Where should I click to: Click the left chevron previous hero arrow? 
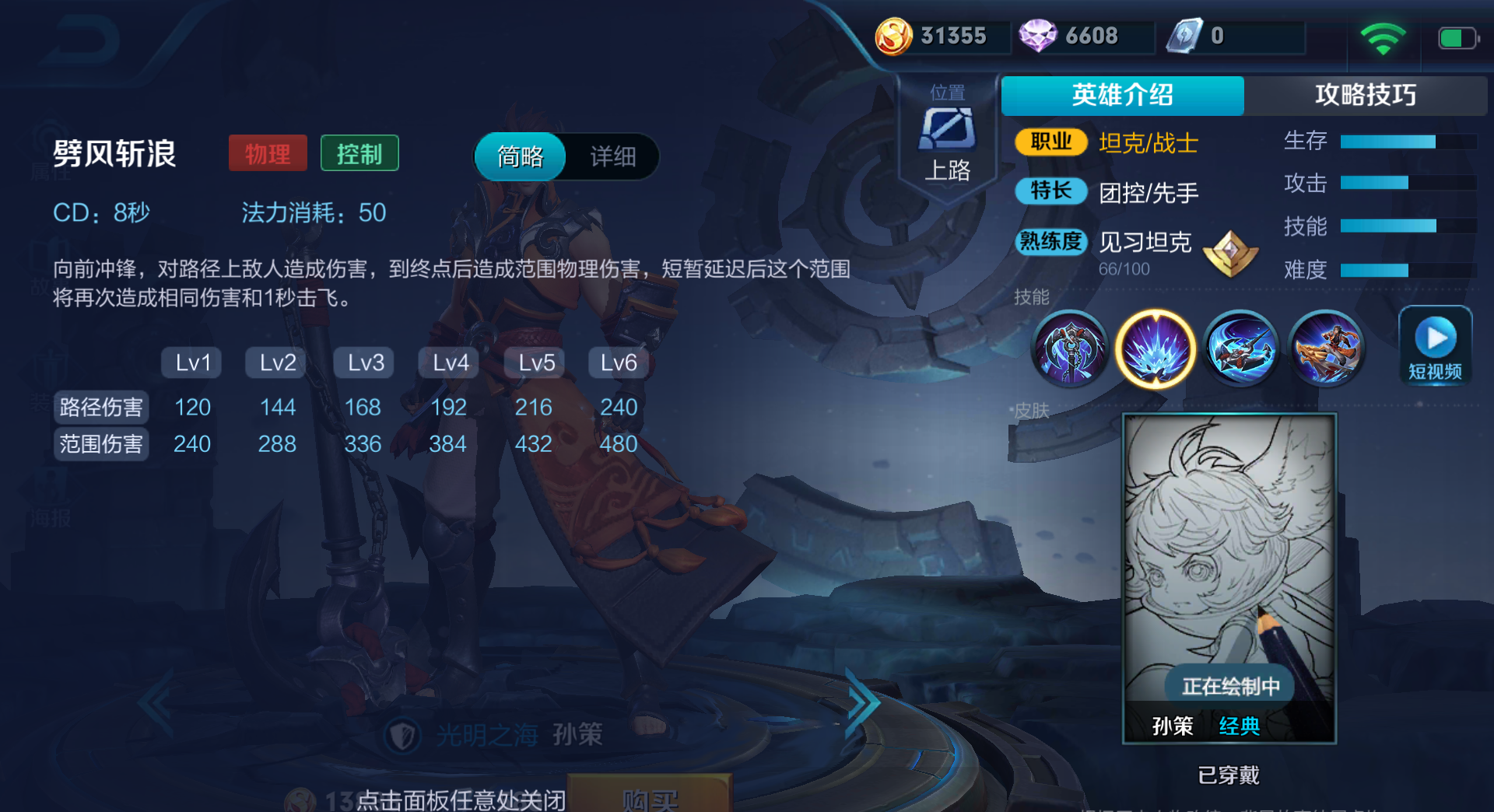(156, 702)
